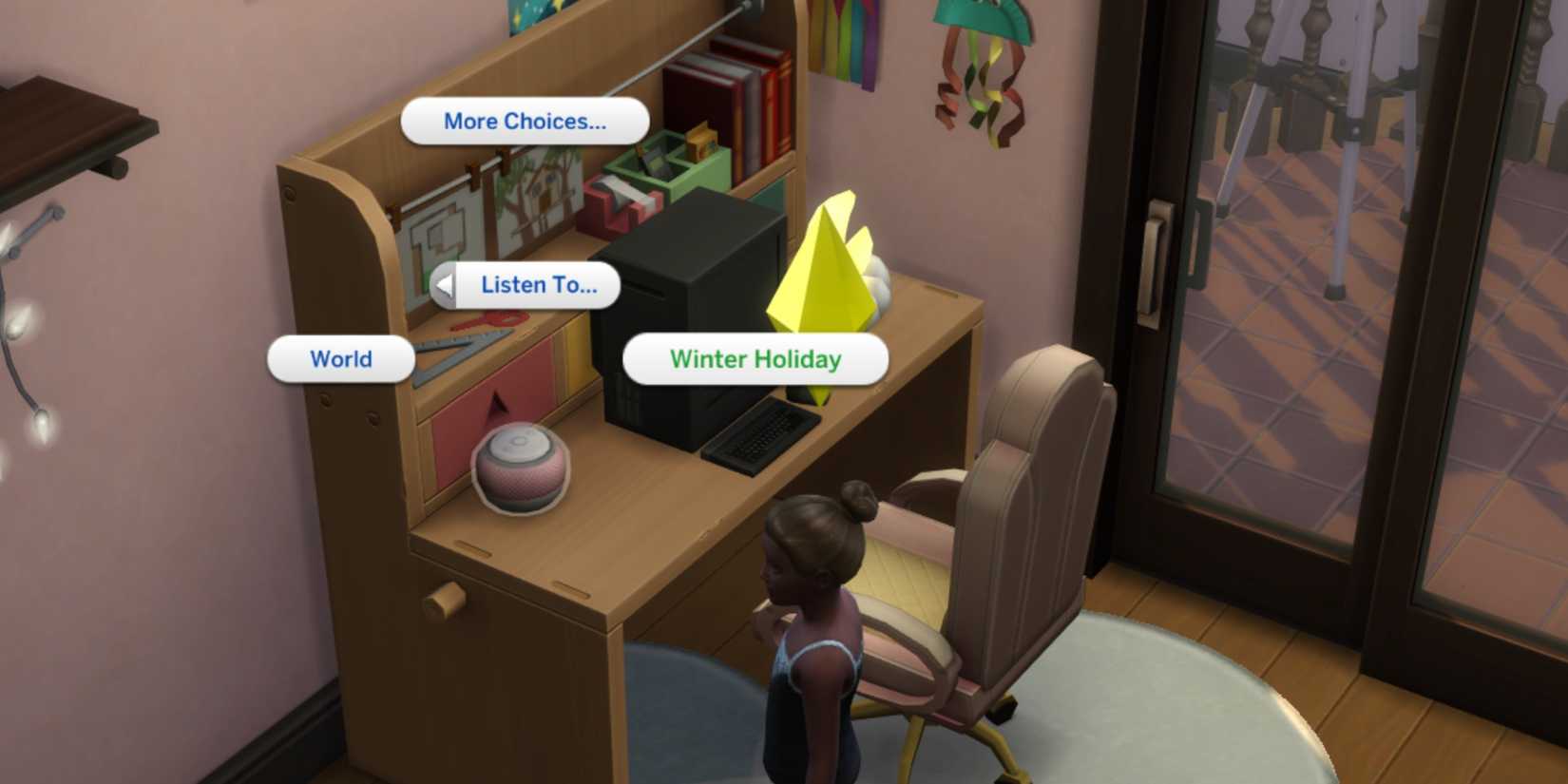The width and height of the screenshot is (1568, 784).
Task: Select the Winter Holiday music station
Action: pos(755,359)
